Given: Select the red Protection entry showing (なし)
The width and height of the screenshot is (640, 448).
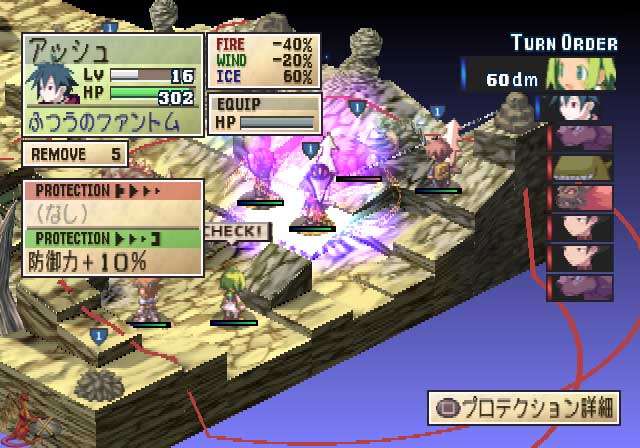Looking at the screenshot, I should 113,203.
